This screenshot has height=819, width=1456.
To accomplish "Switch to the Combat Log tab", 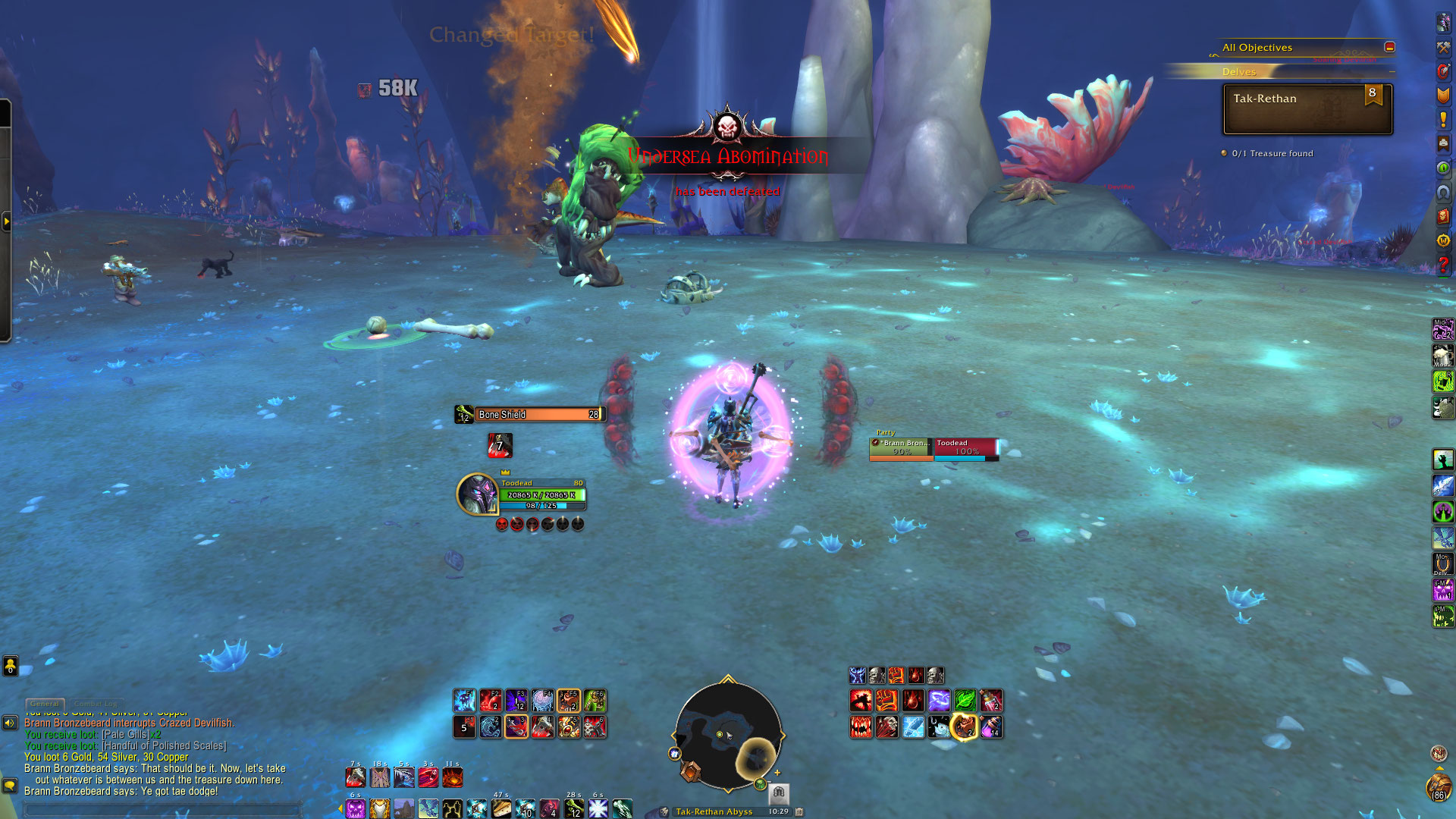I will (x=96, y=704).
